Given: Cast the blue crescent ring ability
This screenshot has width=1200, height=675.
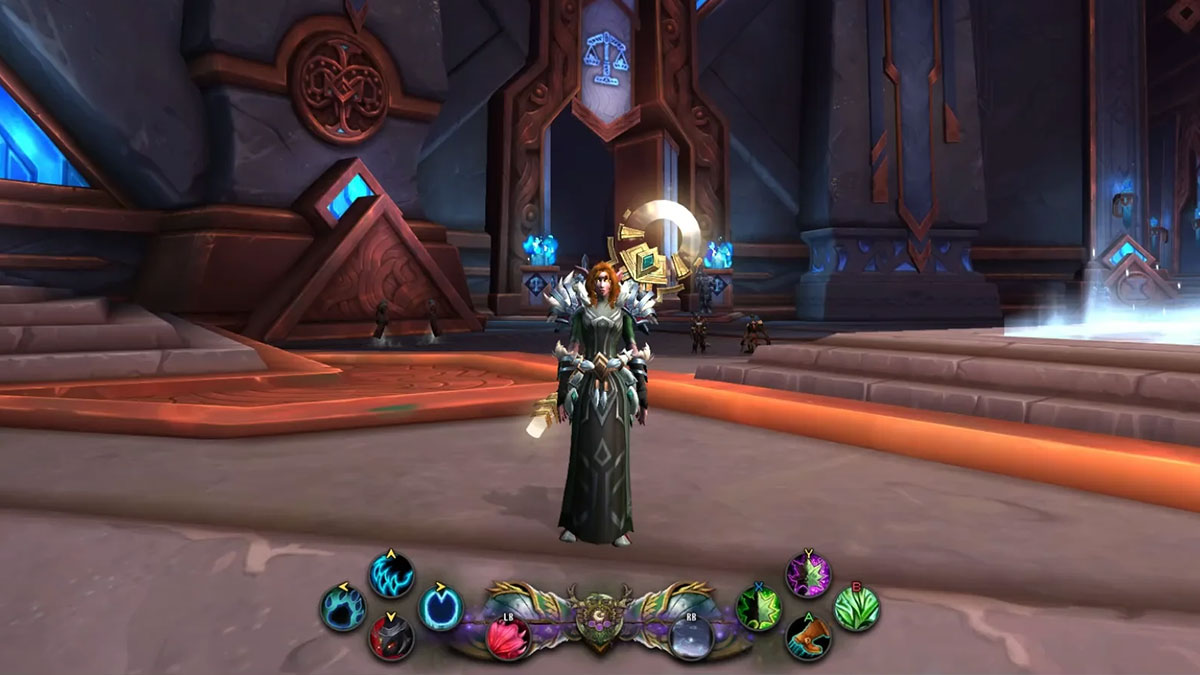Looking at the screenshot, I should point(440,607).
